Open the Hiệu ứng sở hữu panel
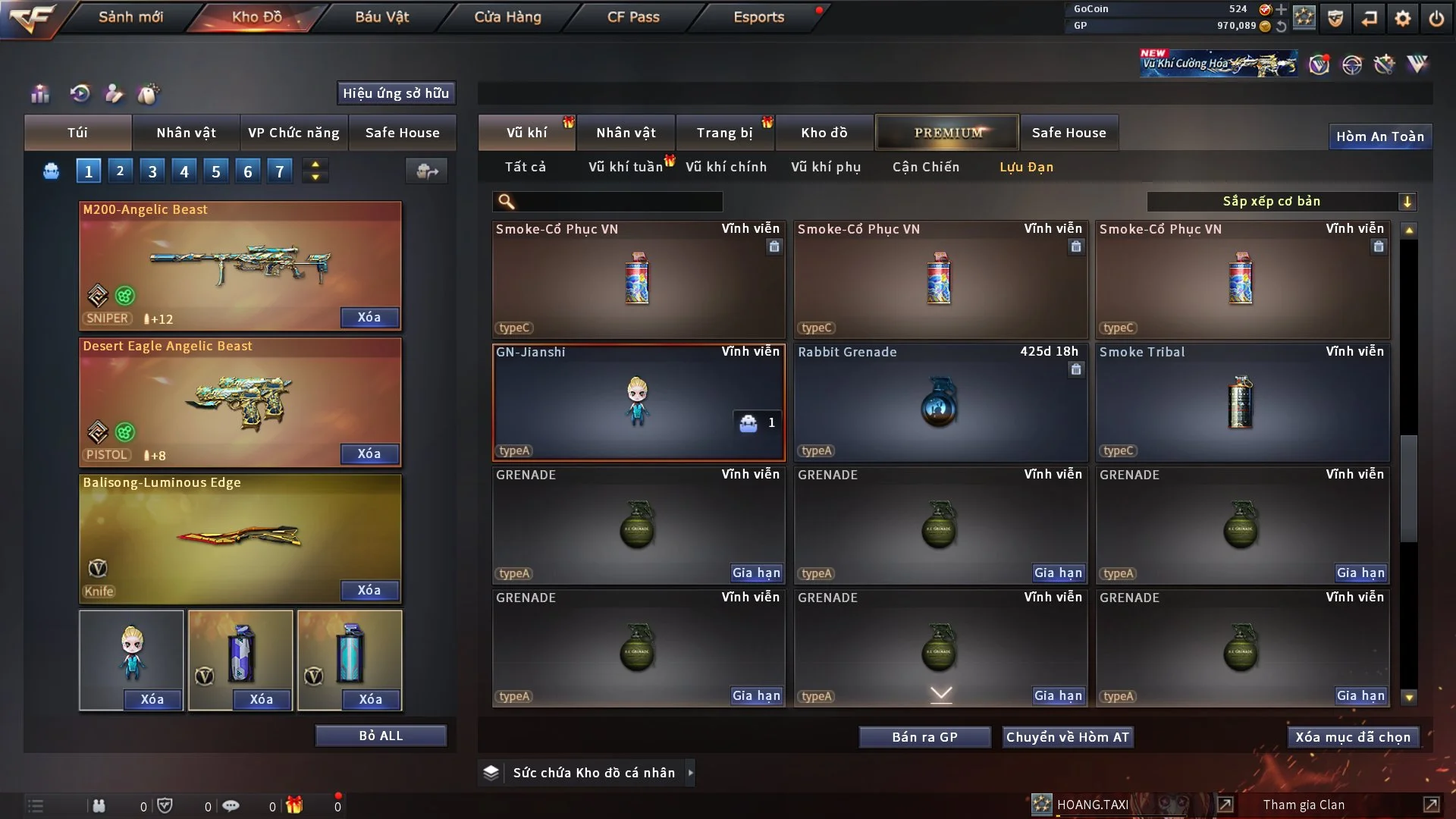1456x819 pixels. click(x=396, y=93)
